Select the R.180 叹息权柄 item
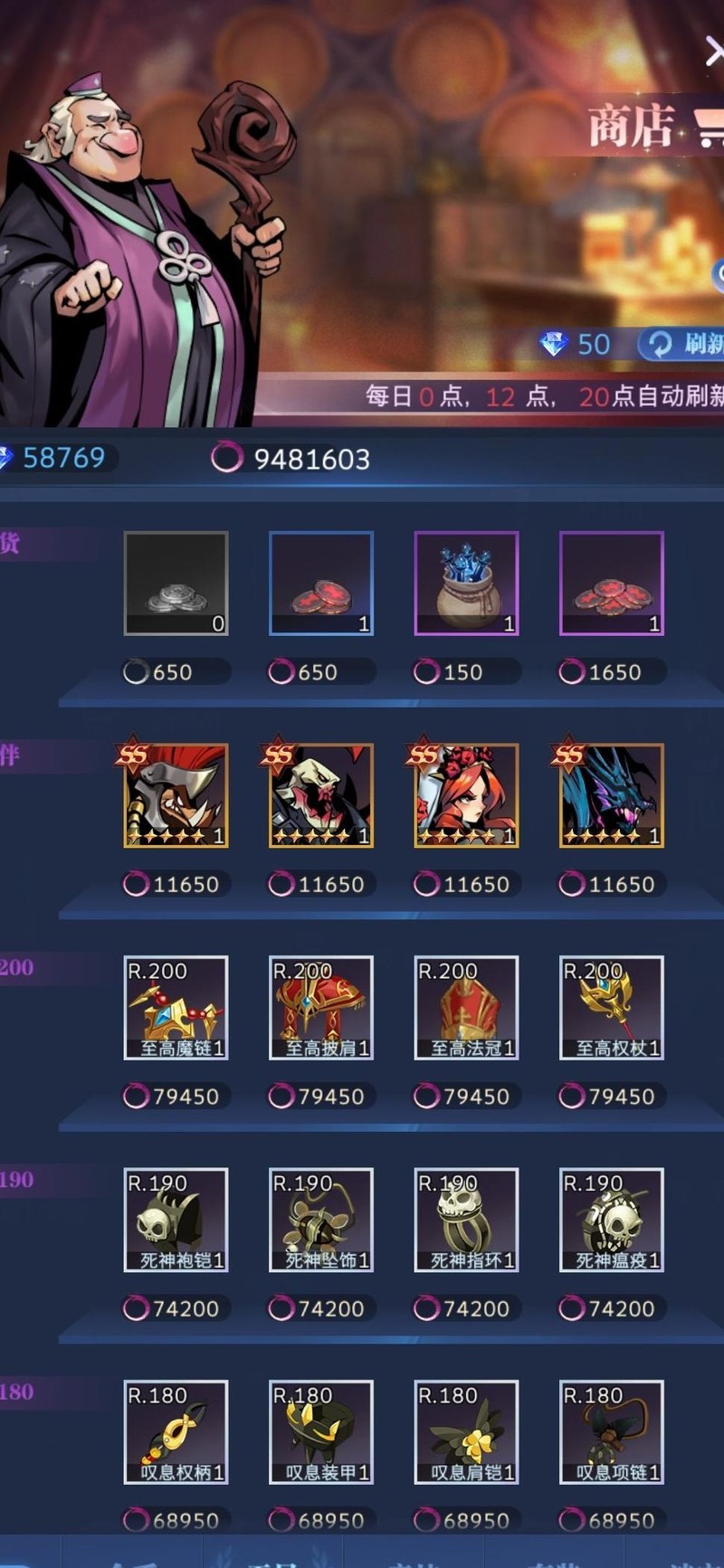The height and width of the screenshot is (1568, 724). 176,1431
